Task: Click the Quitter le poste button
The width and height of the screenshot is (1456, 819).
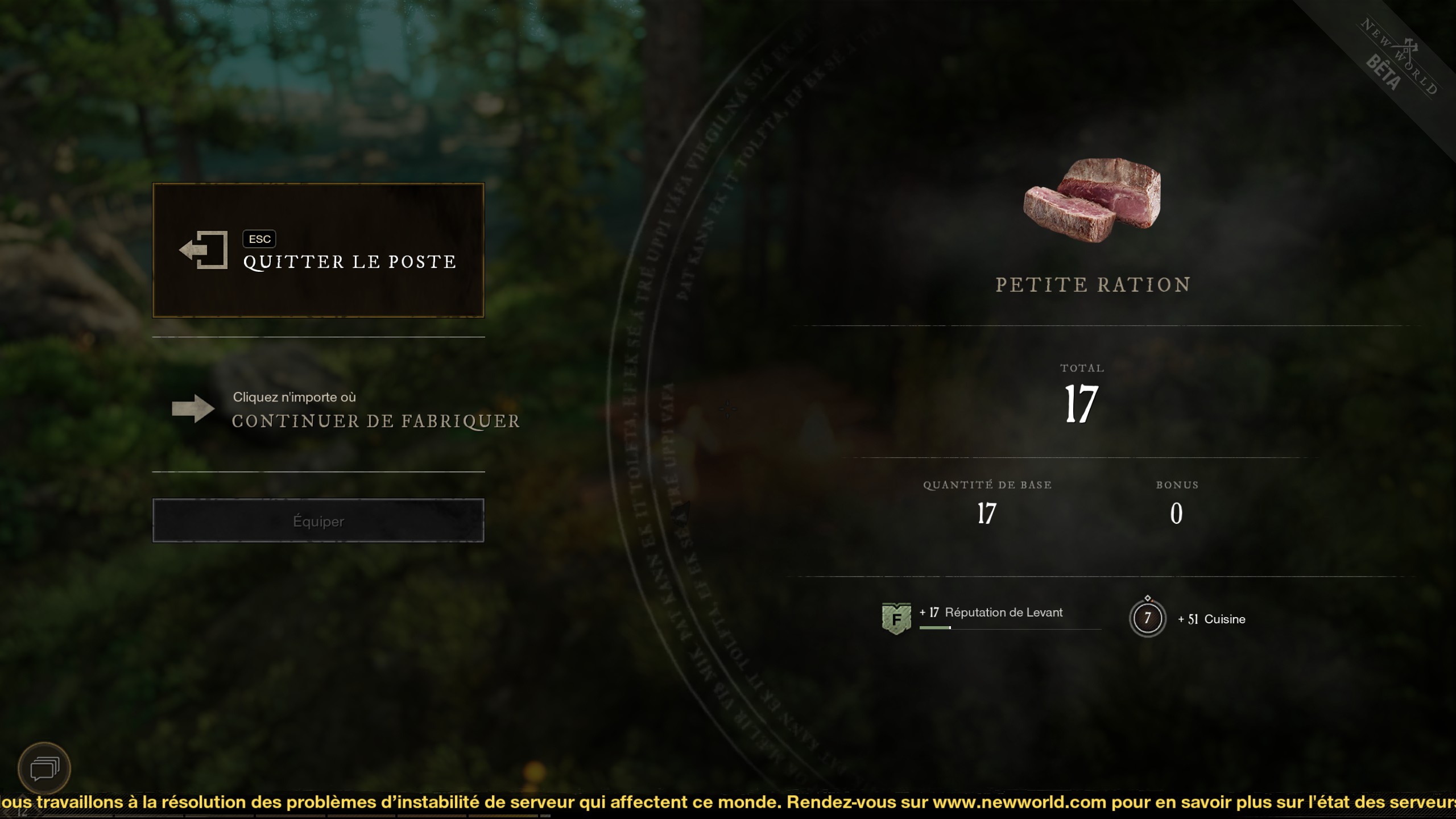Action: (318, 250)
